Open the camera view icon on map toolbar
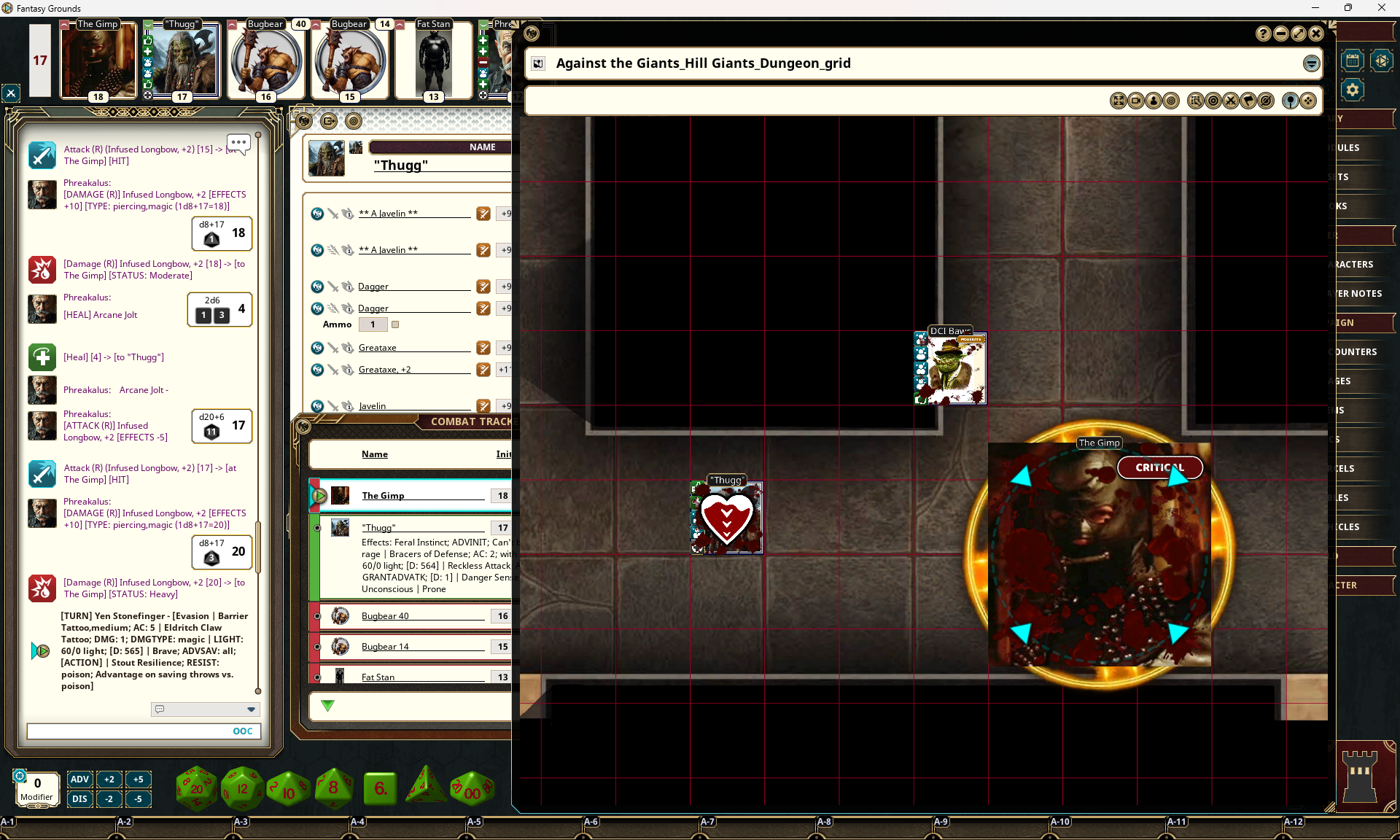The image size is (1400, 840). [x=1136, y=101]
